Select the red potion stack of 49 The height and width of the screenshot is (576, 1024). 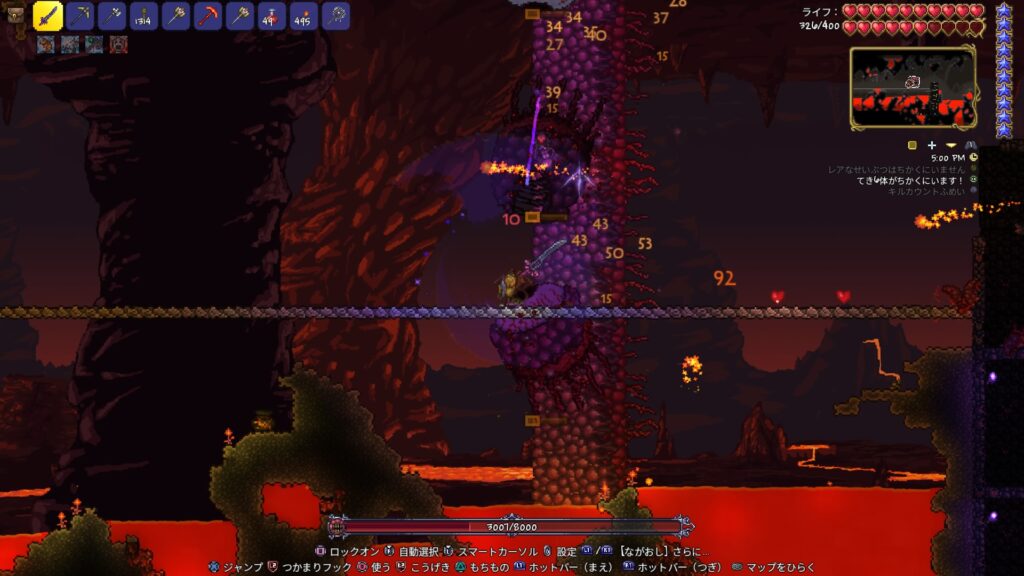272,15
